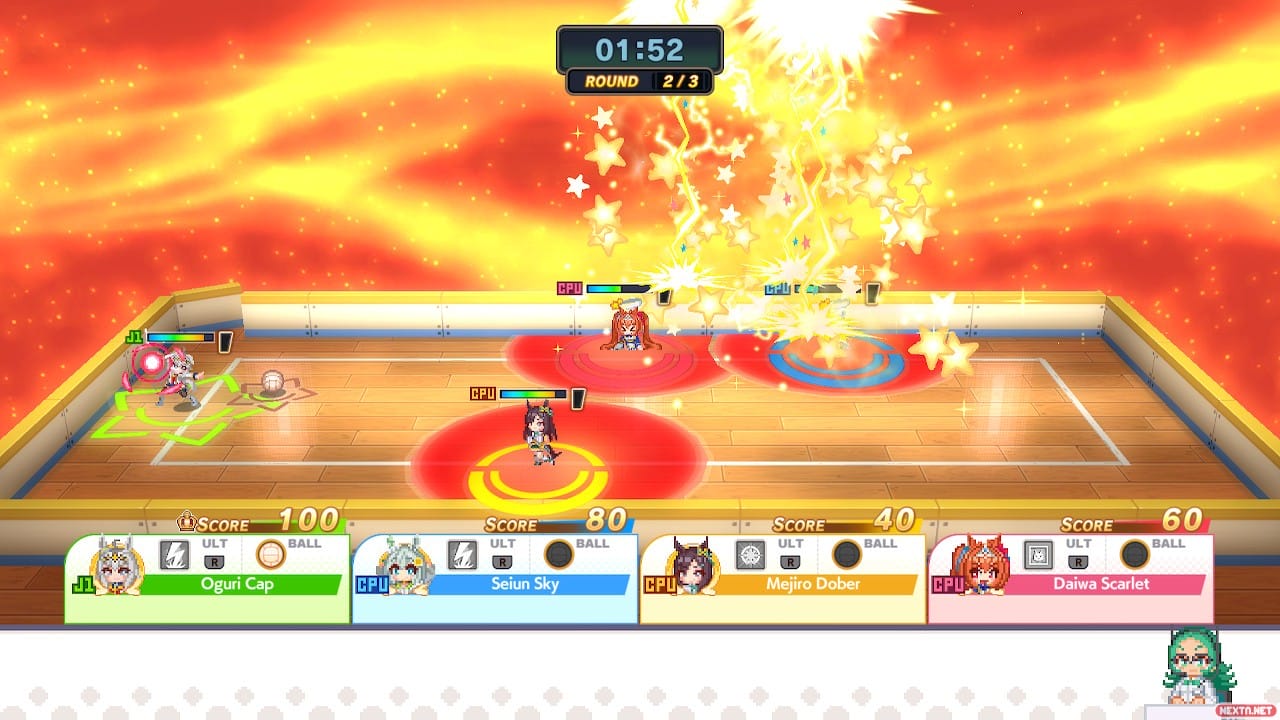Viewport: 1280px width, 720px height.
Task: Click Seiun Sky's lightning ULT icon
Action: click(x=462, y=553)
